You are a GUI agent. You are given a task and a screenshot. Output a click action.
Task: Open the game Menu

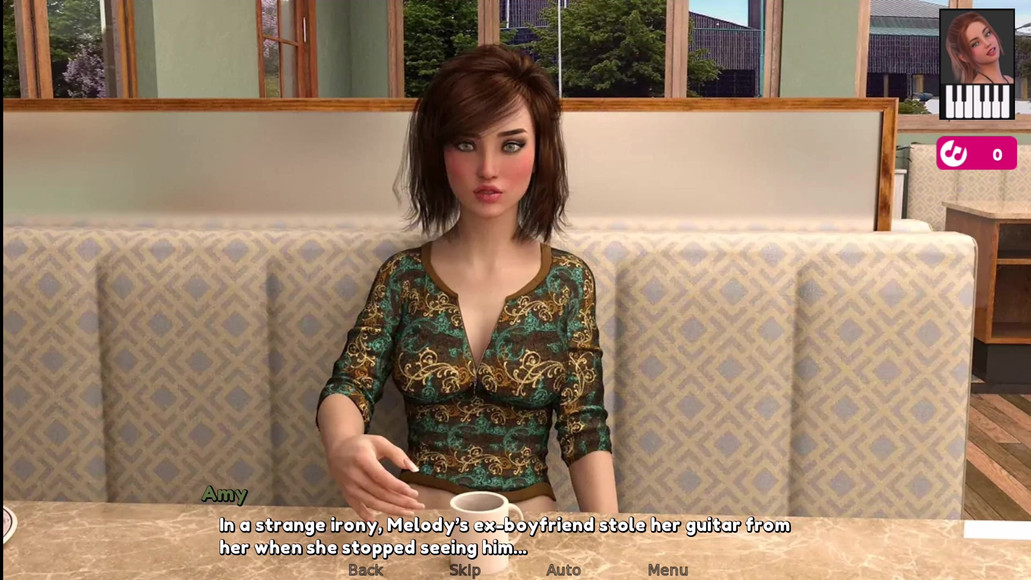tap(667, 570)
